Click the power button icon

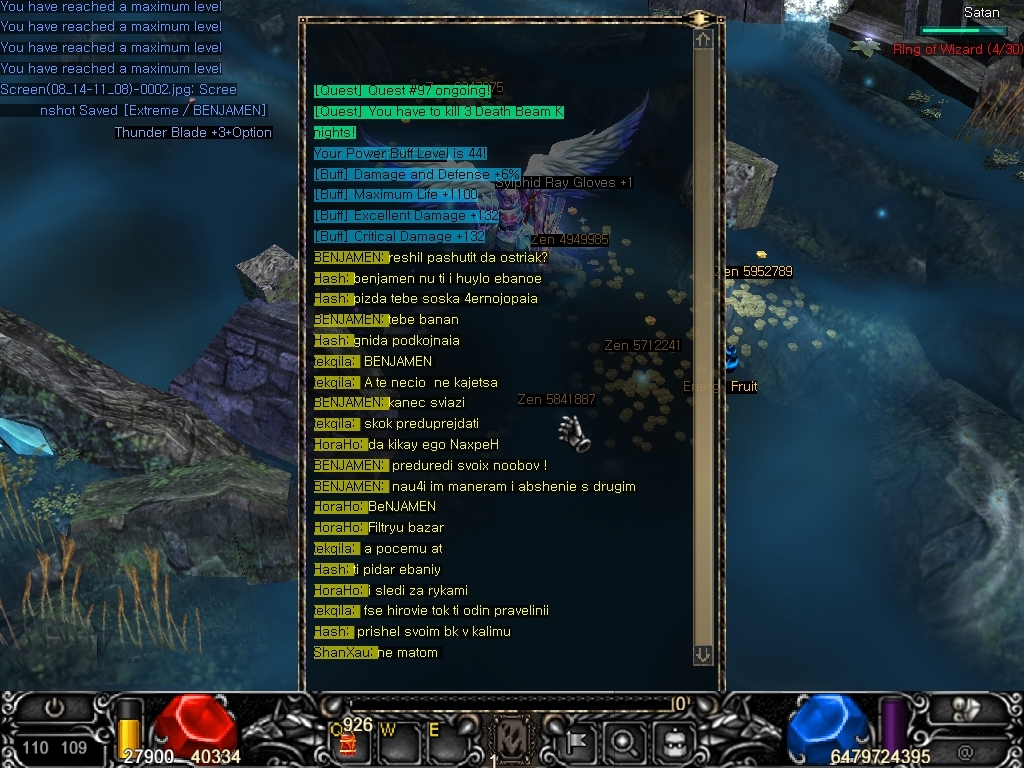coord(55,708)
